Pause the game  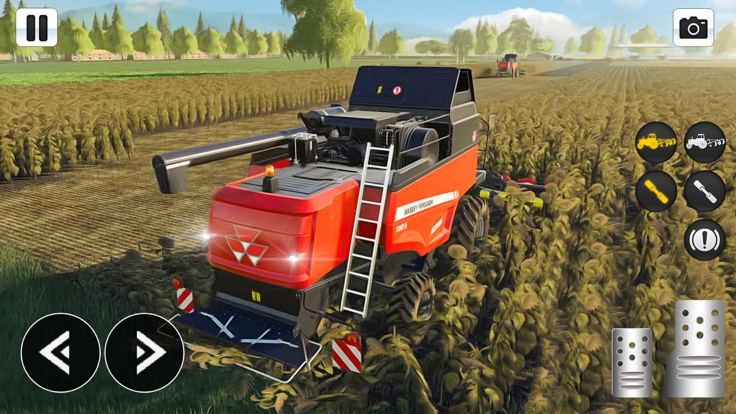36,27
